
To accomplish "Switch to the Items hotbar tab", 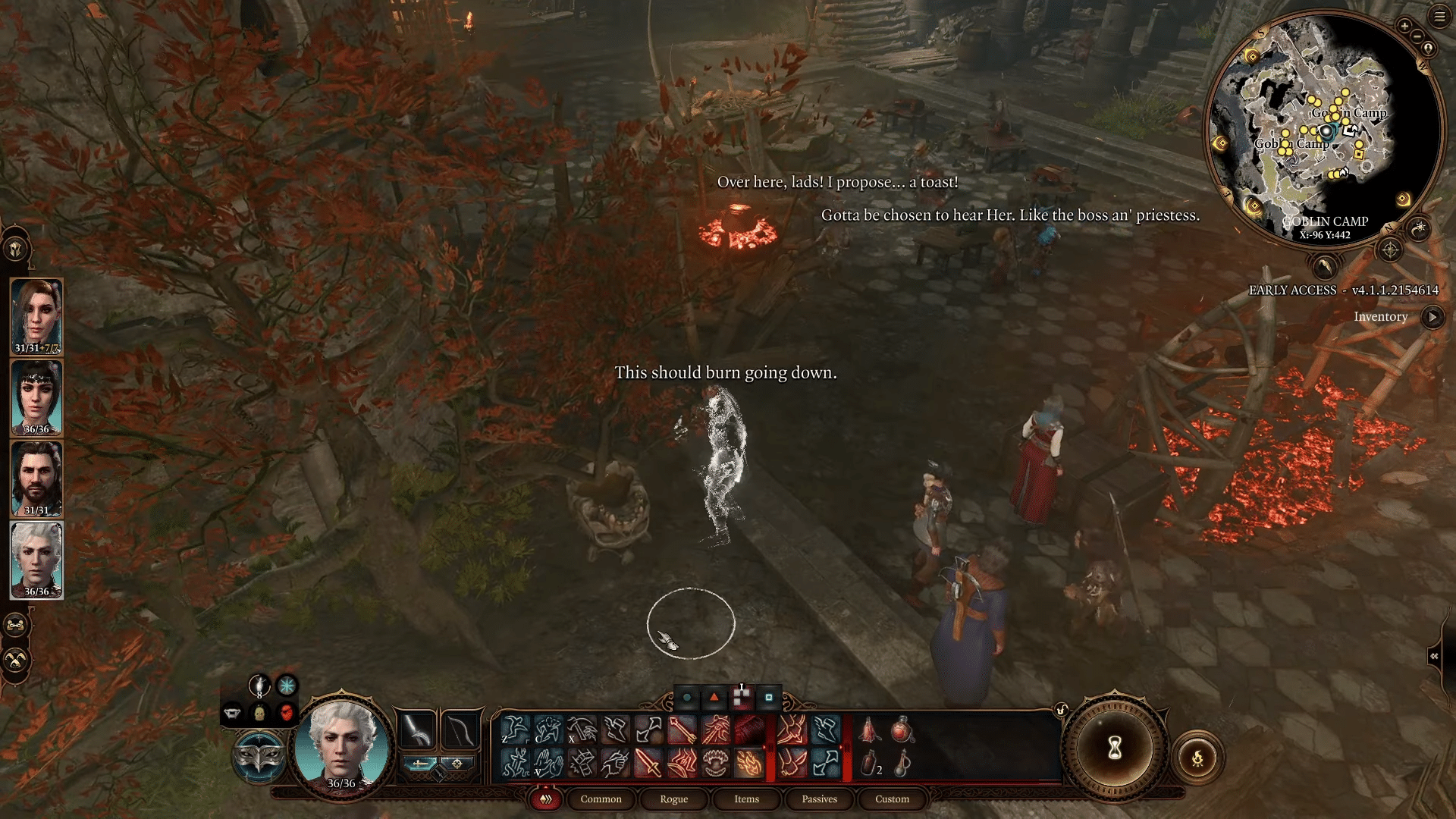I will point(745,799).
